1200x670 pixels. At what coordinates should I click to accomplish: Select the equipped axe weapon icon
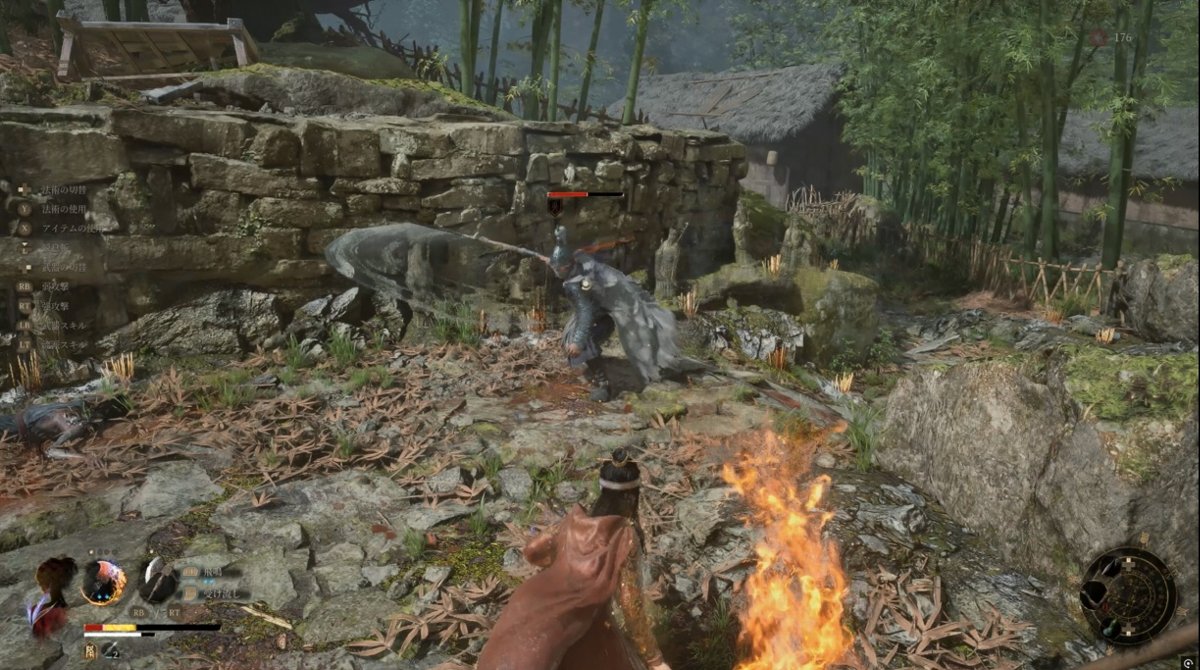(157, 580)
